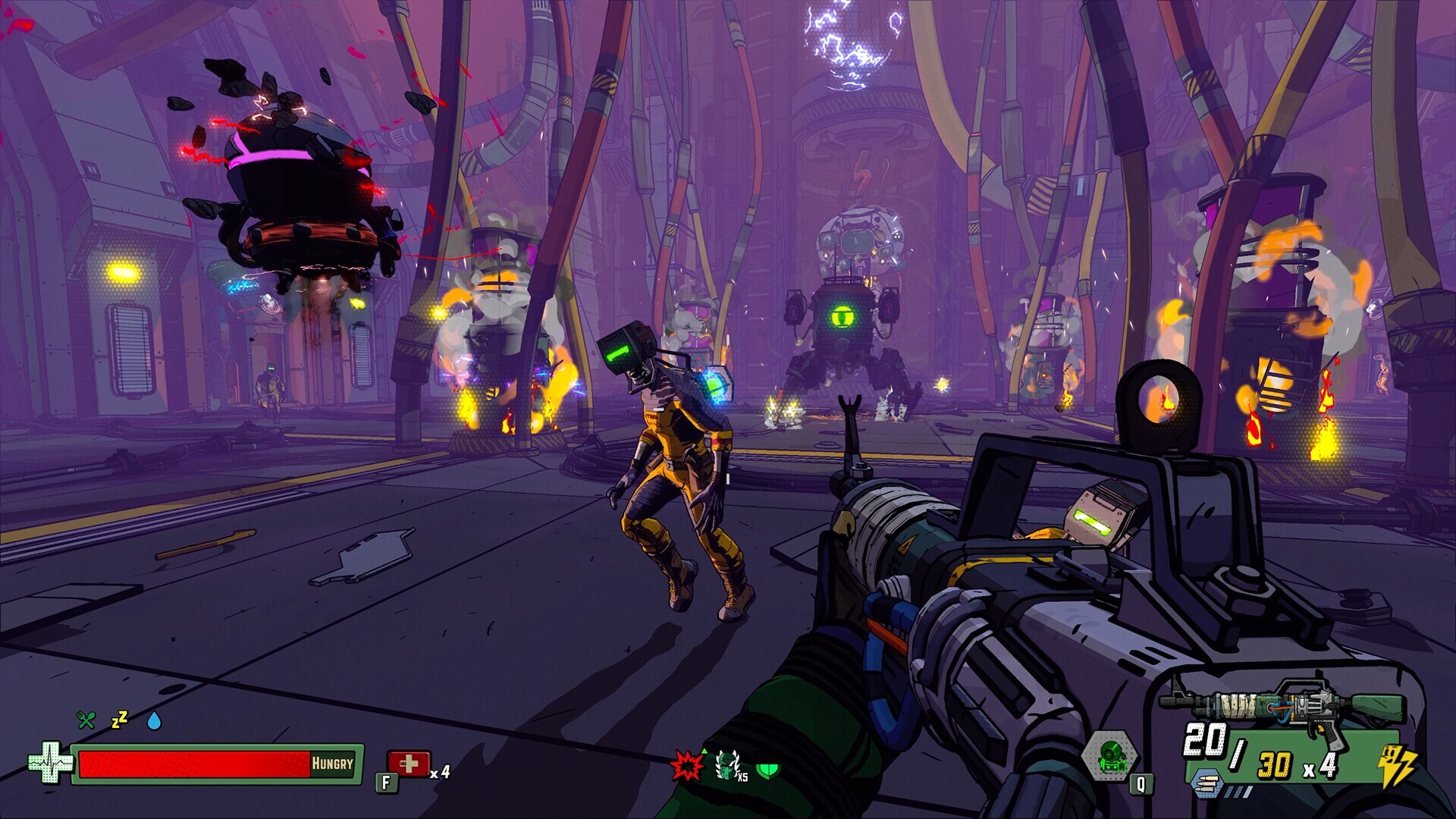Screen dimensions: 1456x819
Task: Toggle the small green triangle above explosion icon
Action: [x=703, y=751]
